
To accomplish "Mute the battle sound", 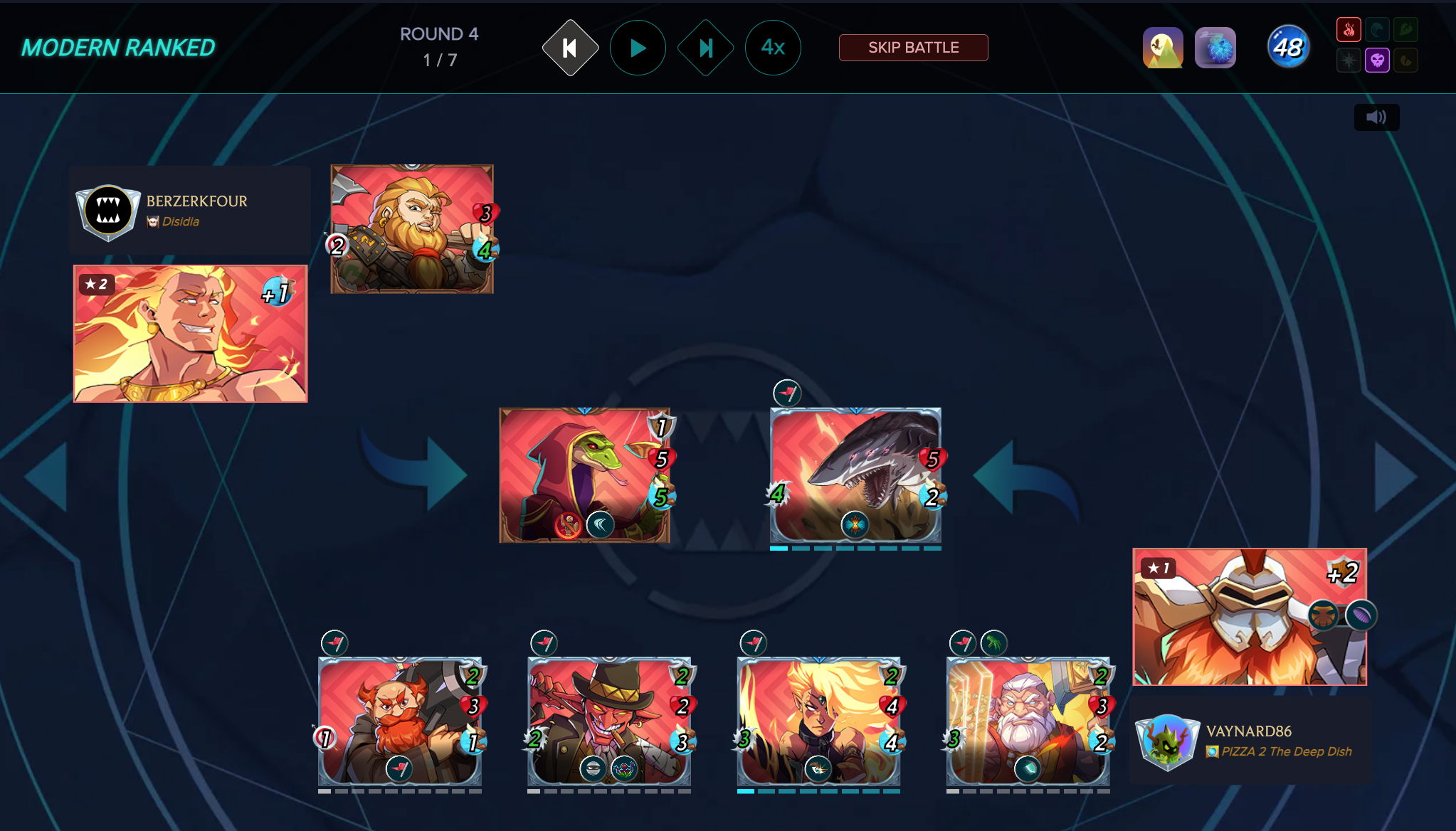I will [1376, 117].
